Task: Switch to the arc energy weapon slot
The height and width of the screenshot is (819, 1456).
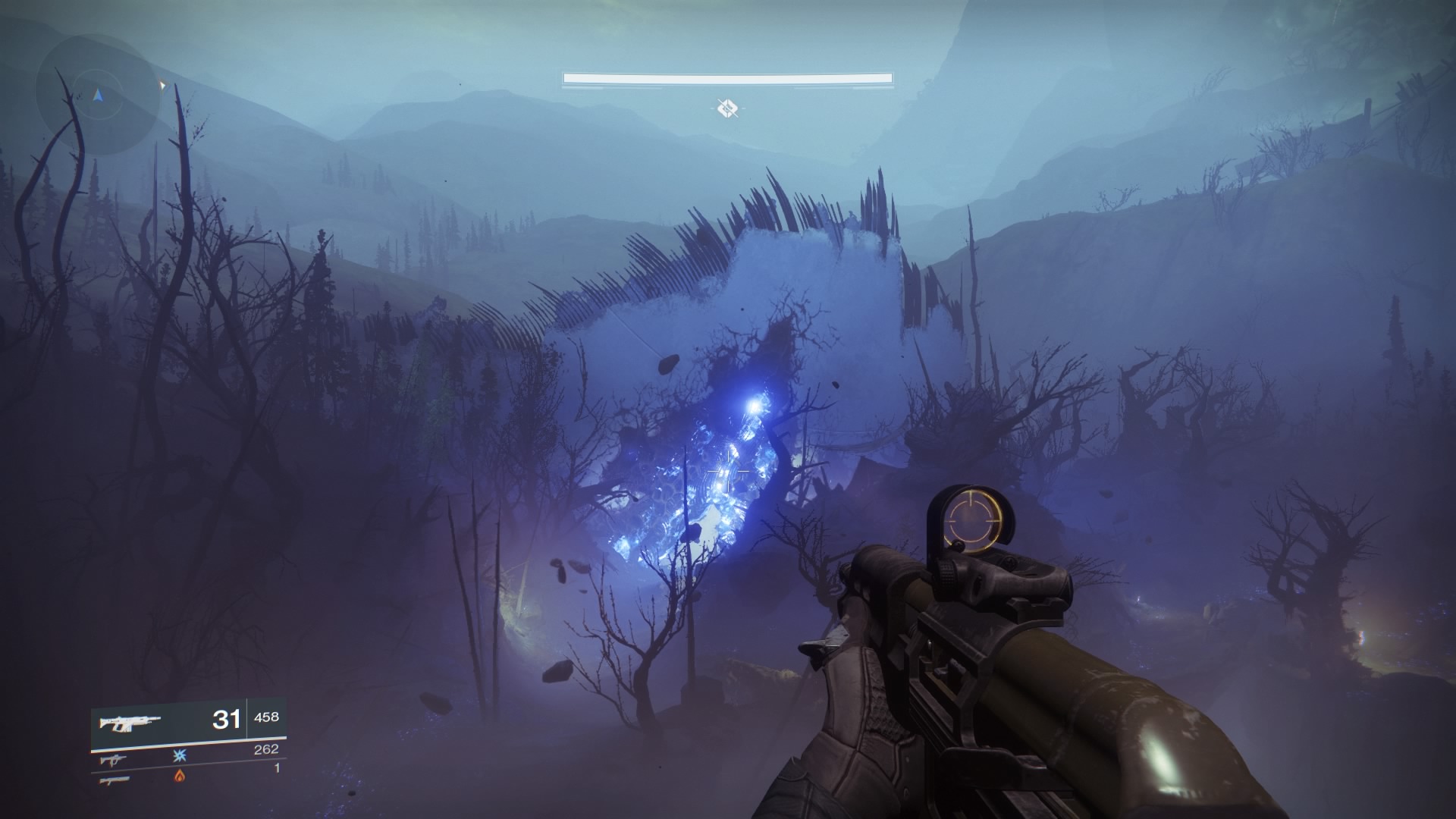Action: [180, 755]
